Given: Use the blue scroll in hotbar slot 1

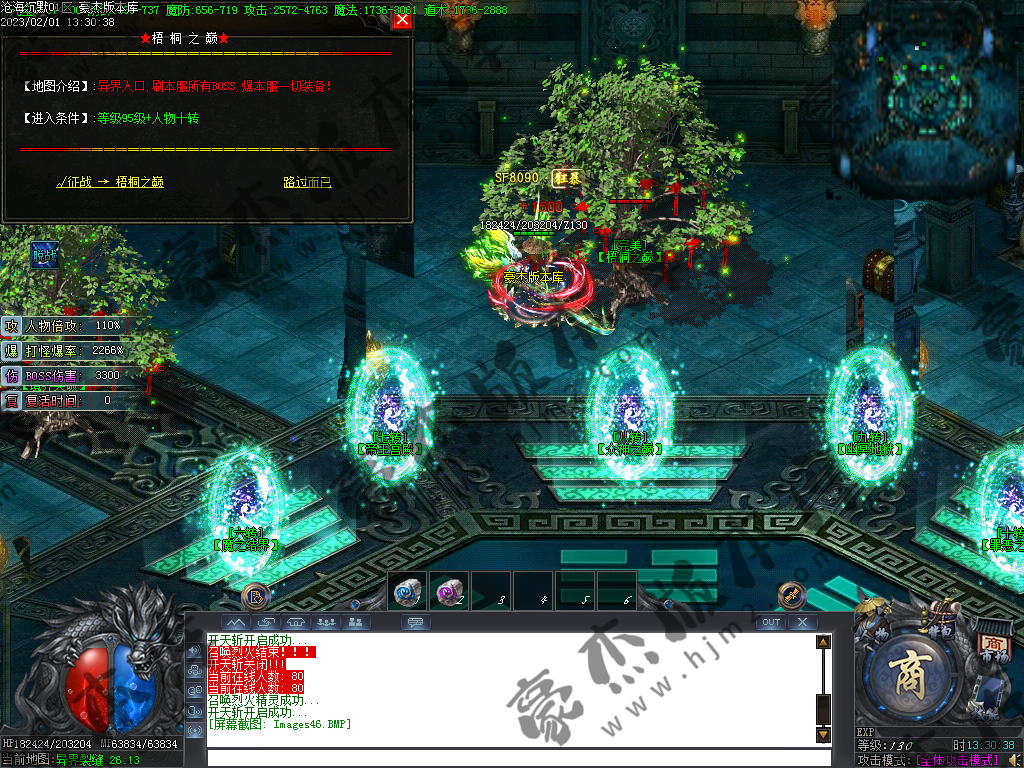Looking at the screenshot, I should pyautogui.click(x=408, y=593).
